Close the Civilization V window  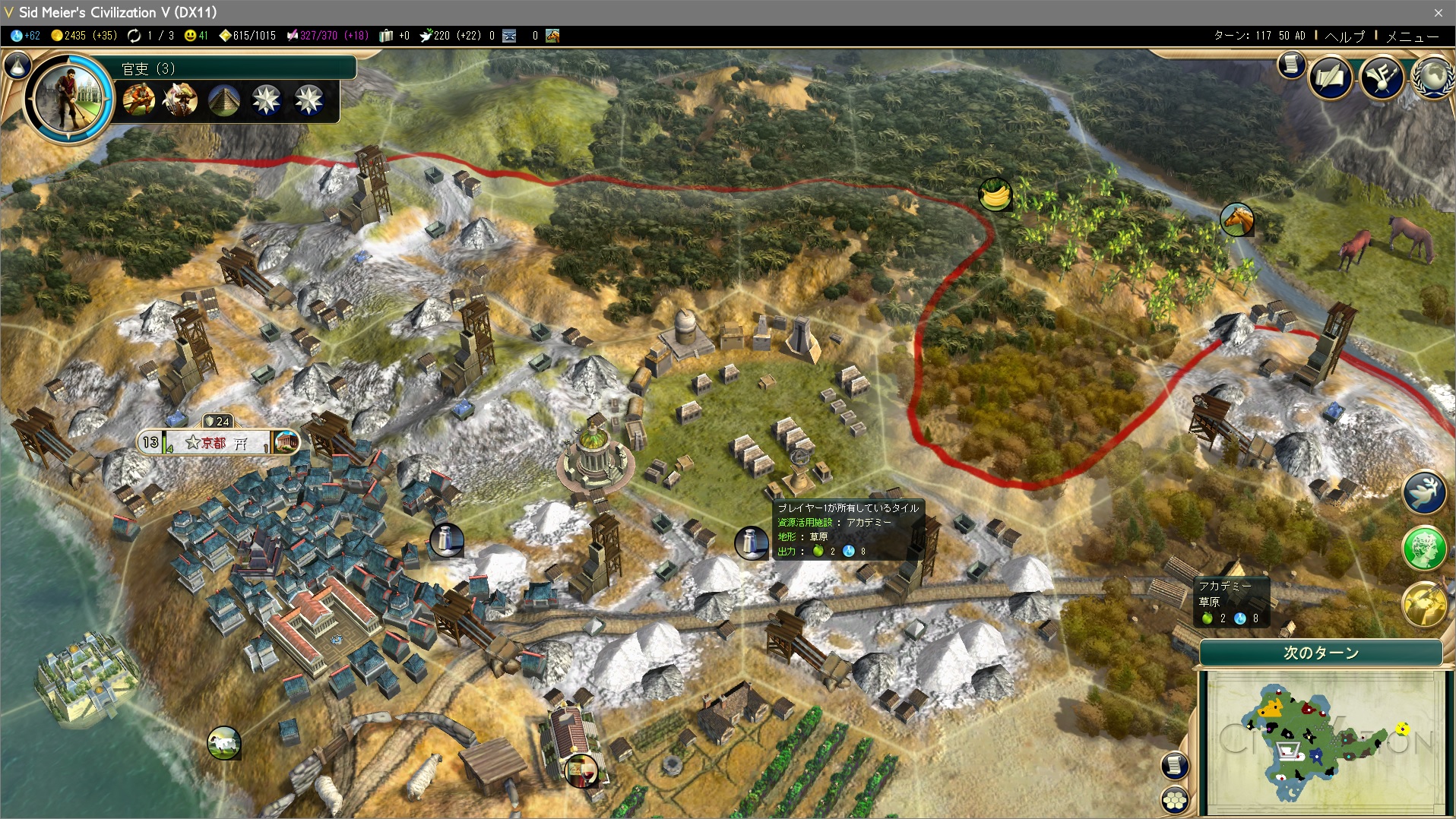pyautogui.click(x=1438, y=12)
